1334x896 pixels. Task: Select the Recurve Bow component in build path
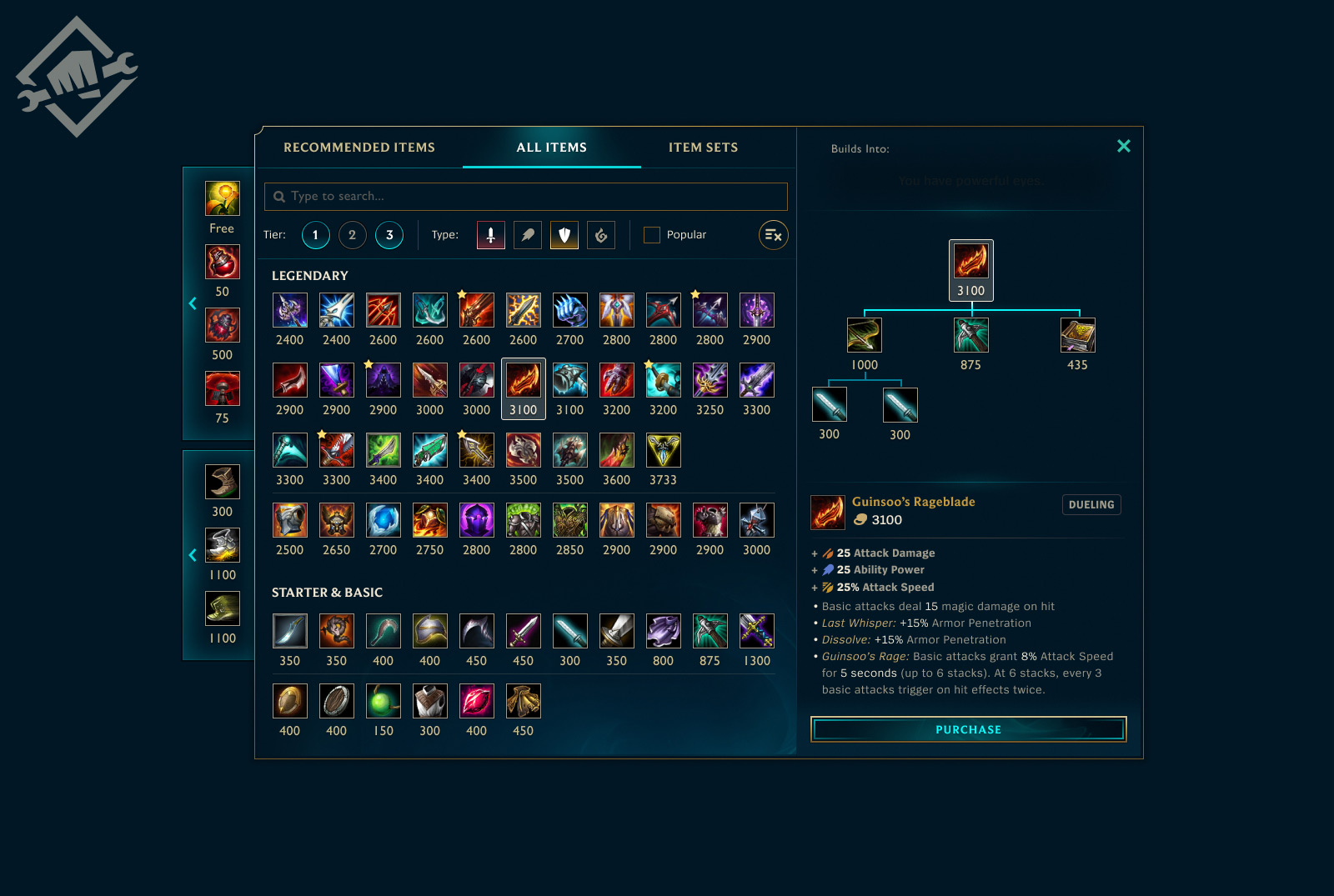coord(865,335)
